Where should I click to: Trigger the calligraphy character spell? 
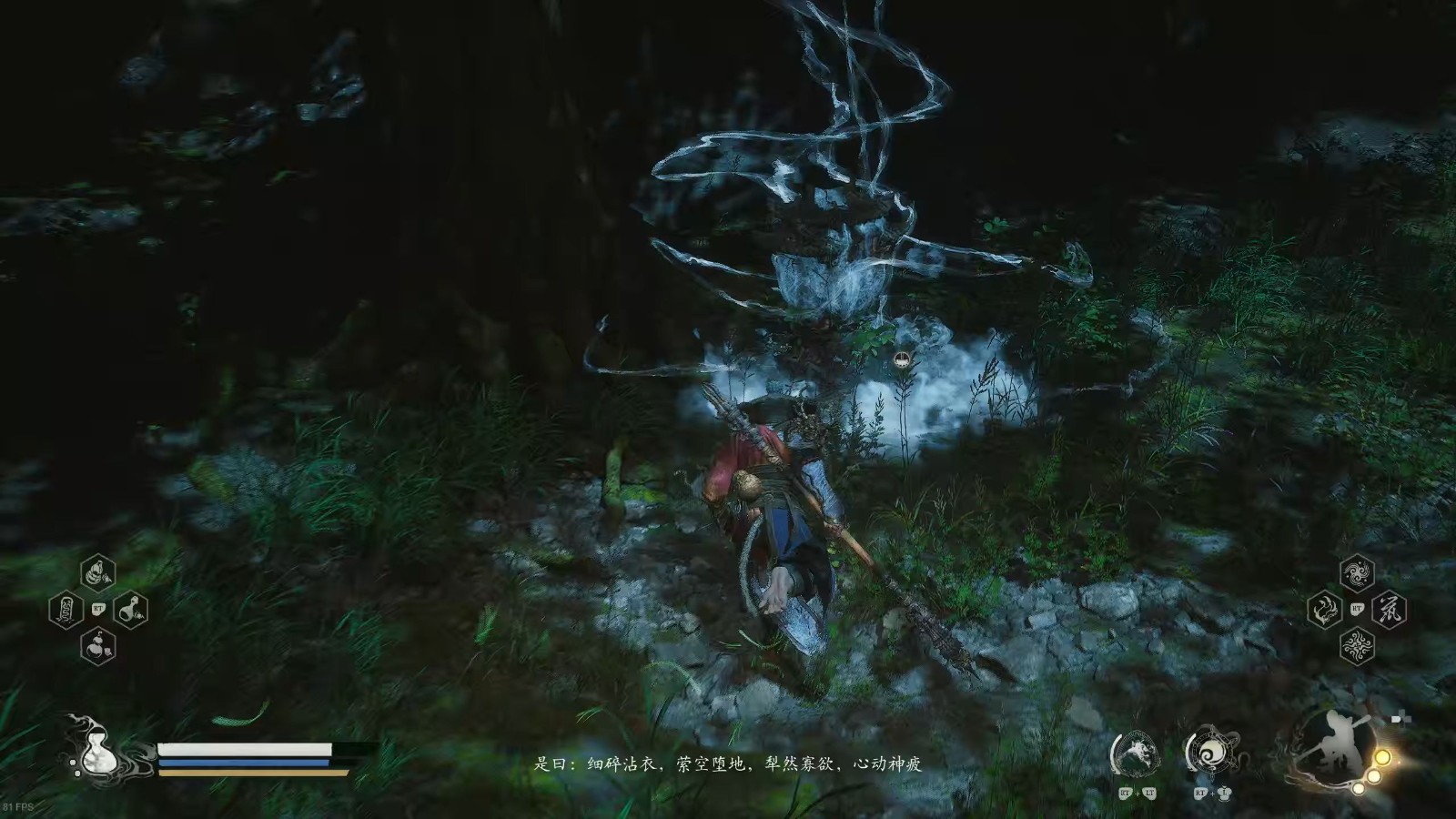pyautogui.click(x=1389, y=609)
